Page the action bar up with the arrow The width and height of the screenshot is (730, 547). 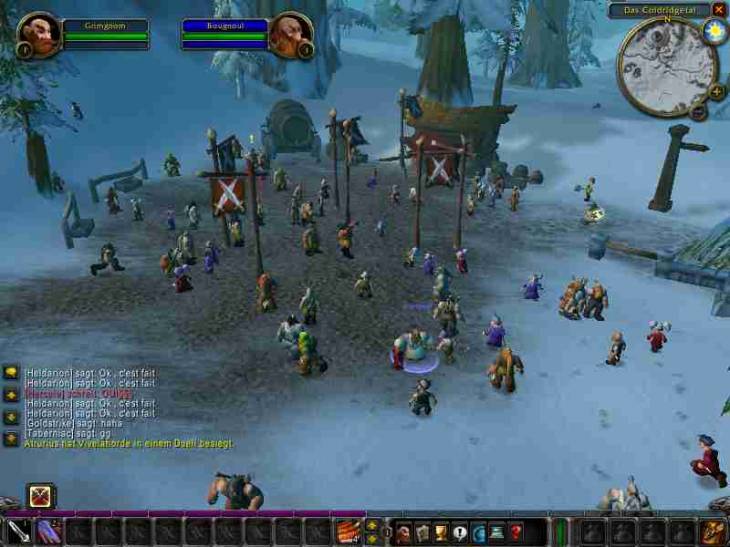[372, 525]
